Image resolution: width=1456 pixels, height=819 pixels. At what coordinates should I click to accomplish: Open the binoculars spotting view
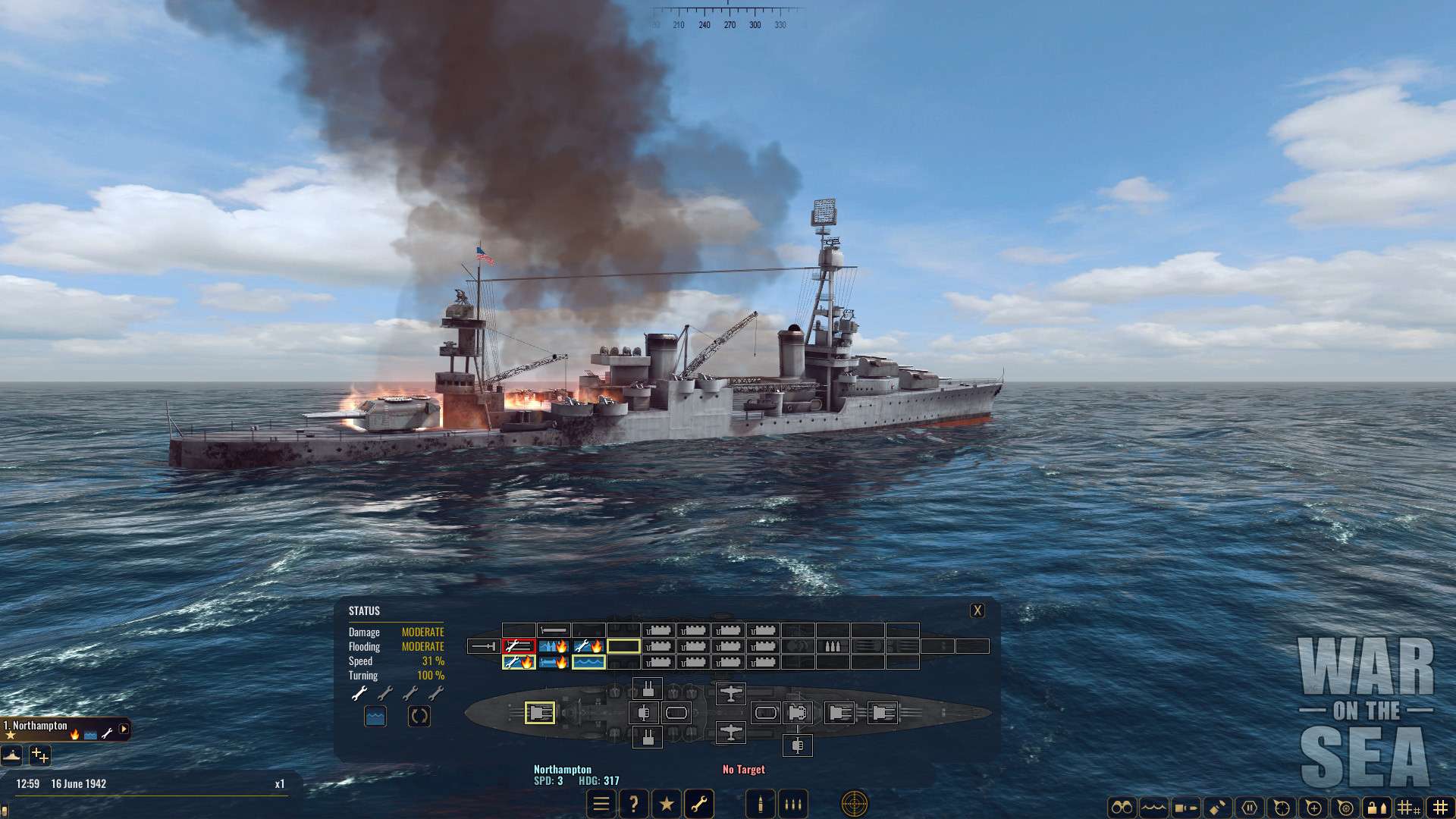click(1123, 807)
